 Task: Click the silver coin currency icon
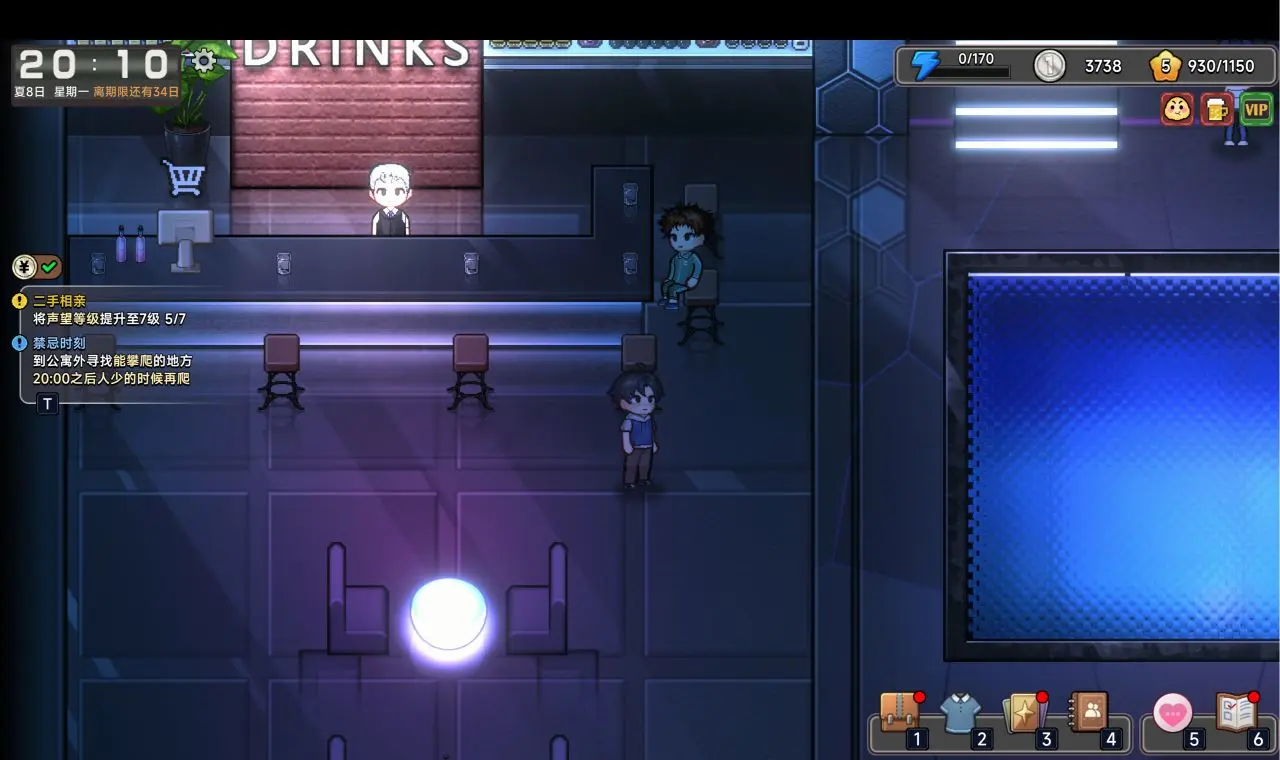point(1049,66)
